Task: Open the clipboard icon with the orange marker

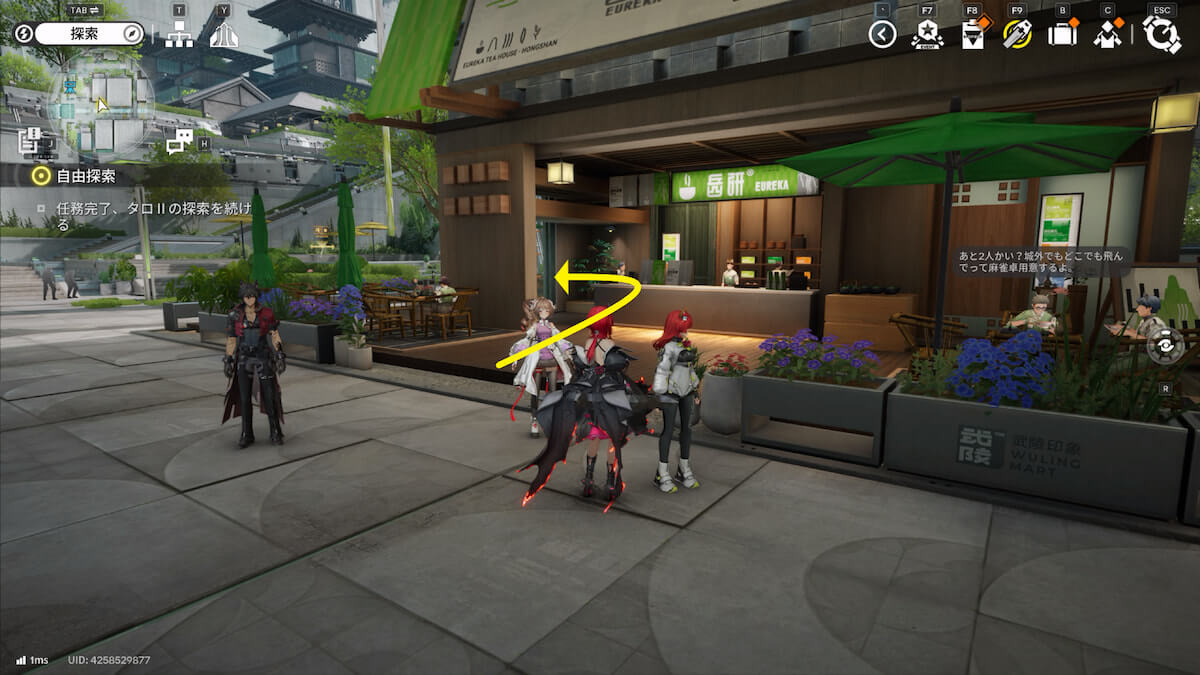Action: point(972,35)
